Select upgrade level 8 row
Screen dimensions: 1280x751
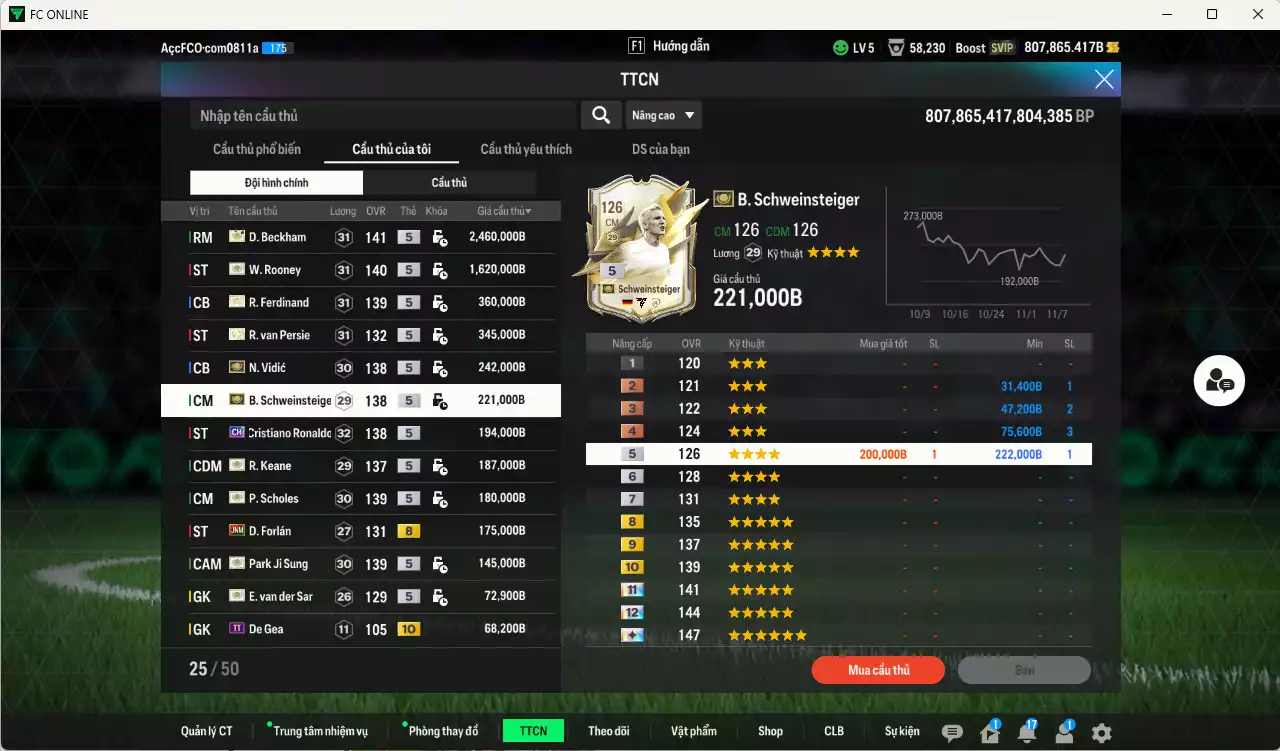coord(838,521)
